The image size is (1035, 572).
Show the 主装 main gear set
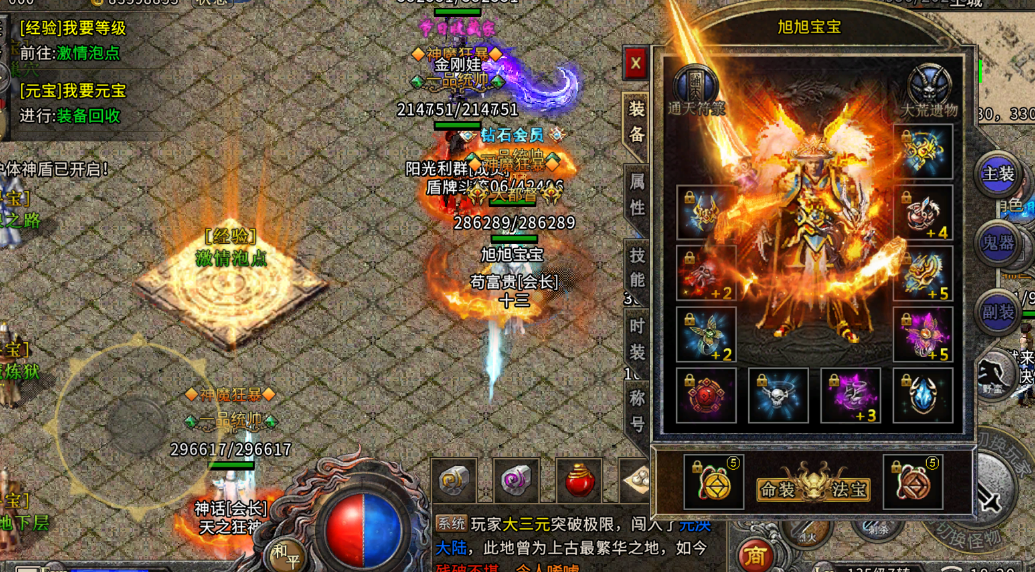(x=998, y=174)
